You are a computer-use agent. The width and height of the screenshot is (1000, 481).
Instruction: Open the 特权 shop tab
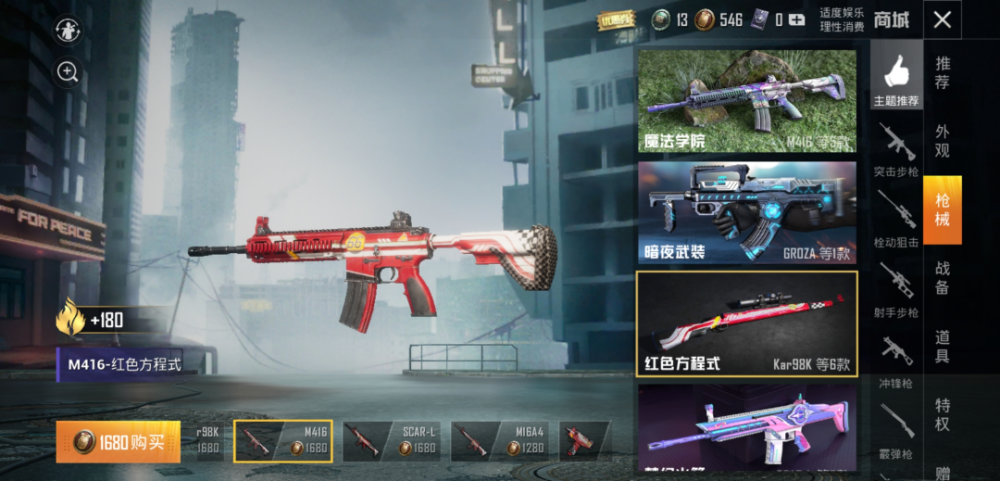tap(942, 414)
